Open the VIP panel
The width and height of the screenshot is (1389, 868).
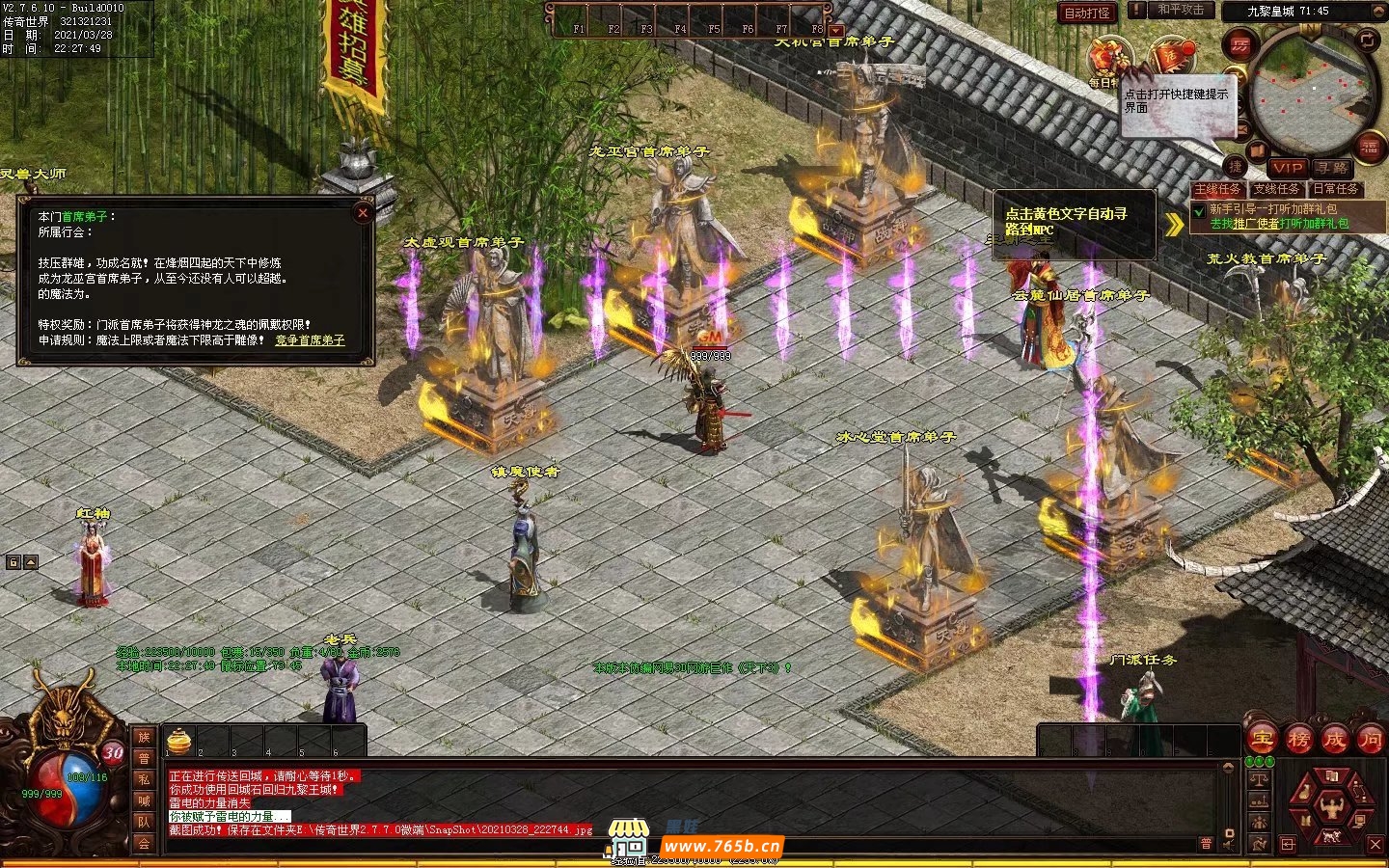[1287, 168]
